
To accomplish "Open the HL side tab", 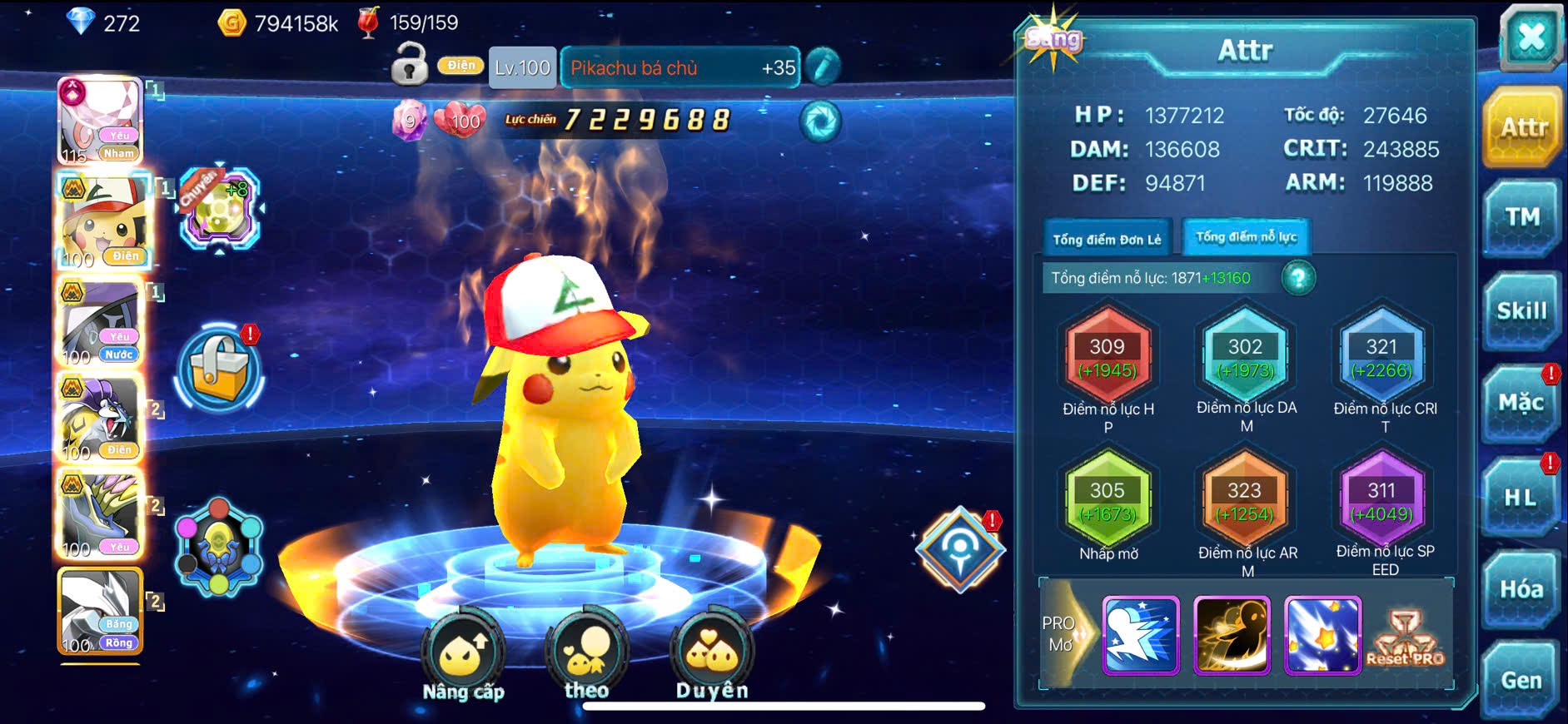I will coord(1521,498).
